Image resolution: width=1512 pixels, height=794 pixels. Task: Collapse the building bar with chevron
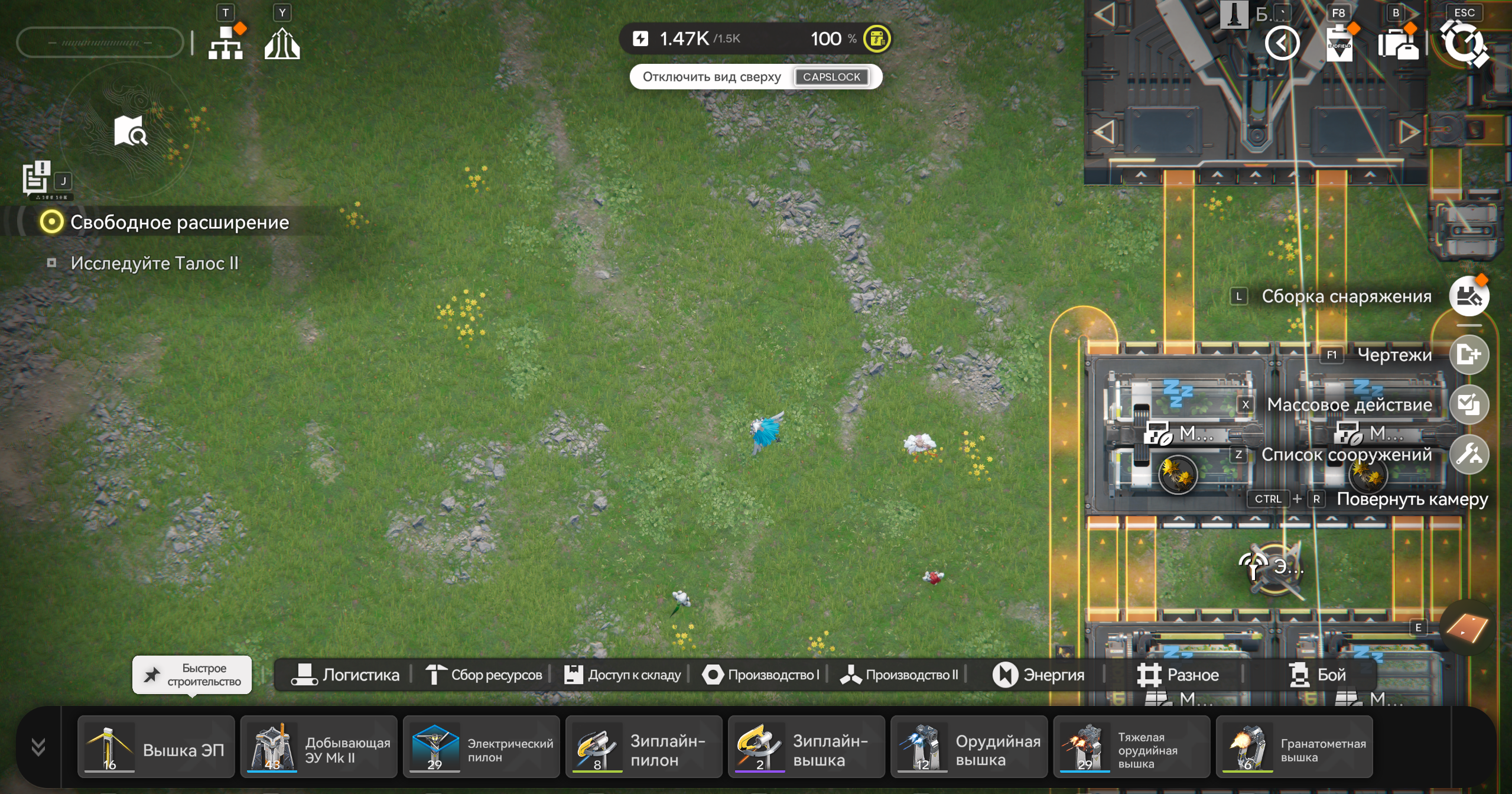point(38,747)
